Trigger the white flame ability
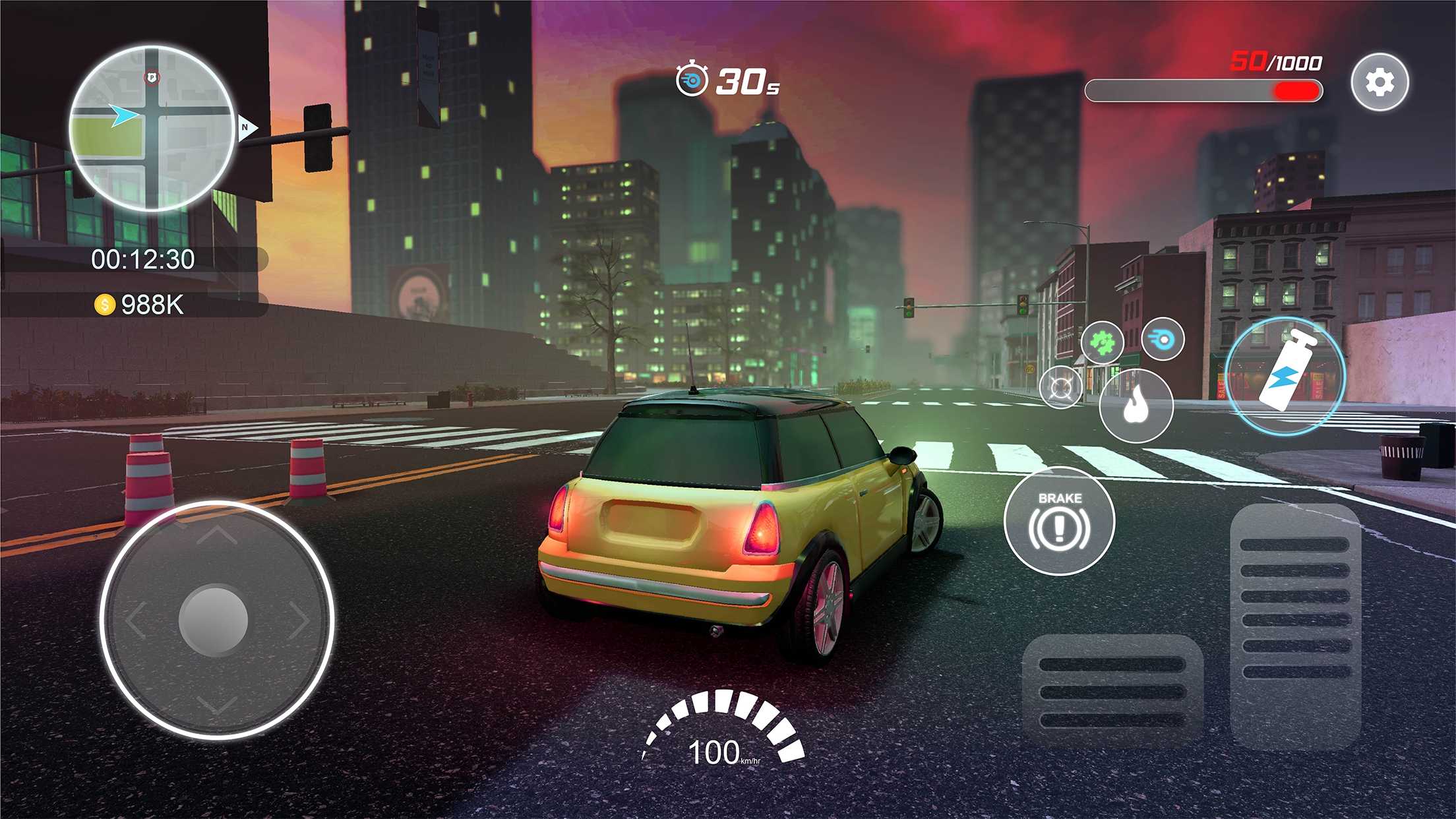The image size is (1456, 819). coord(1136,406)
